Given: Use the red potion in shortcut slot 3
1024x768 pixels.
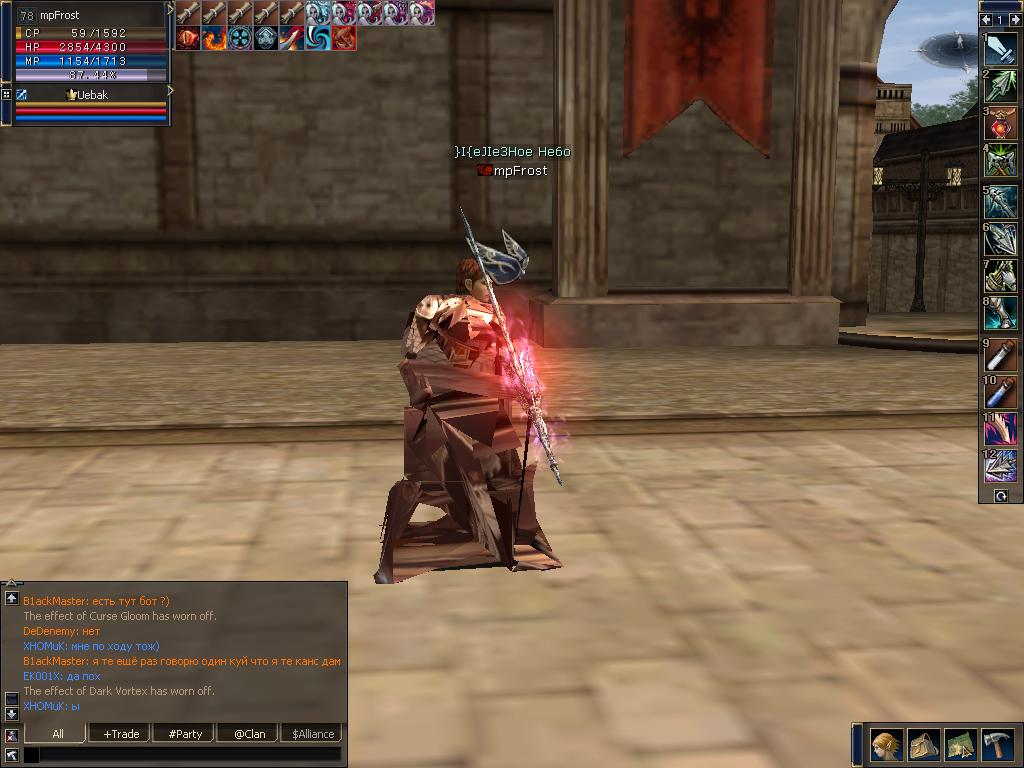Looking at the screenshot, I should coord(1001,124).
